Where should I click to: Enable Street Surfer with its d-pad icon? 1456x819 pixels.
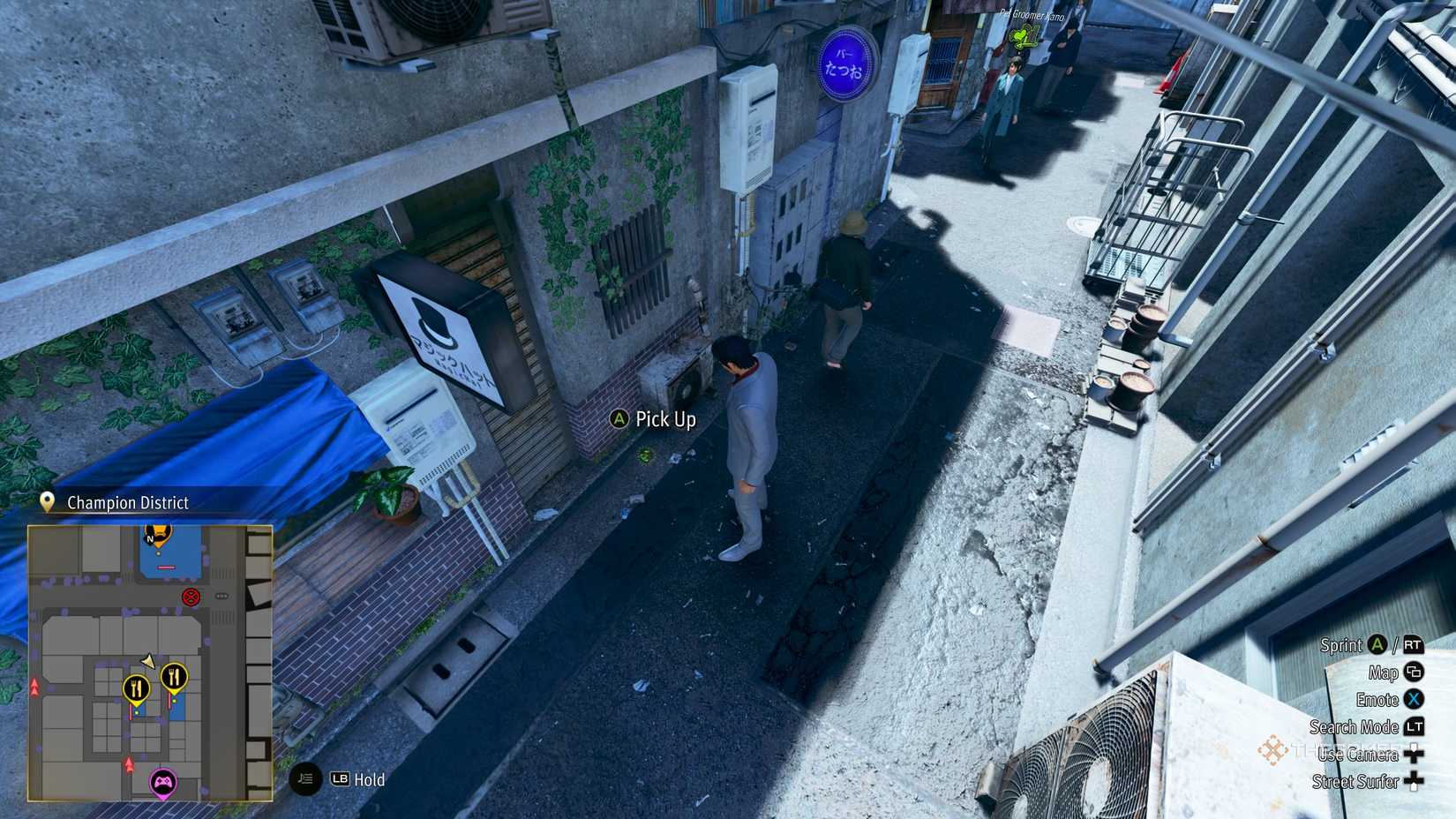coord(1413,781)
